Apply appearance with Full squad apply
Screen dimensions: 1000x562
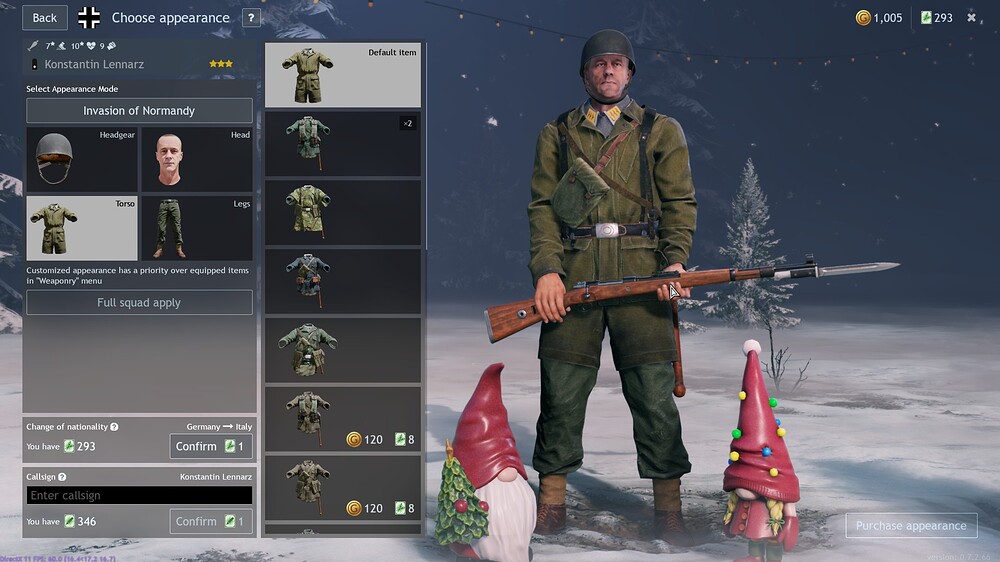click(x=139, y=303)
